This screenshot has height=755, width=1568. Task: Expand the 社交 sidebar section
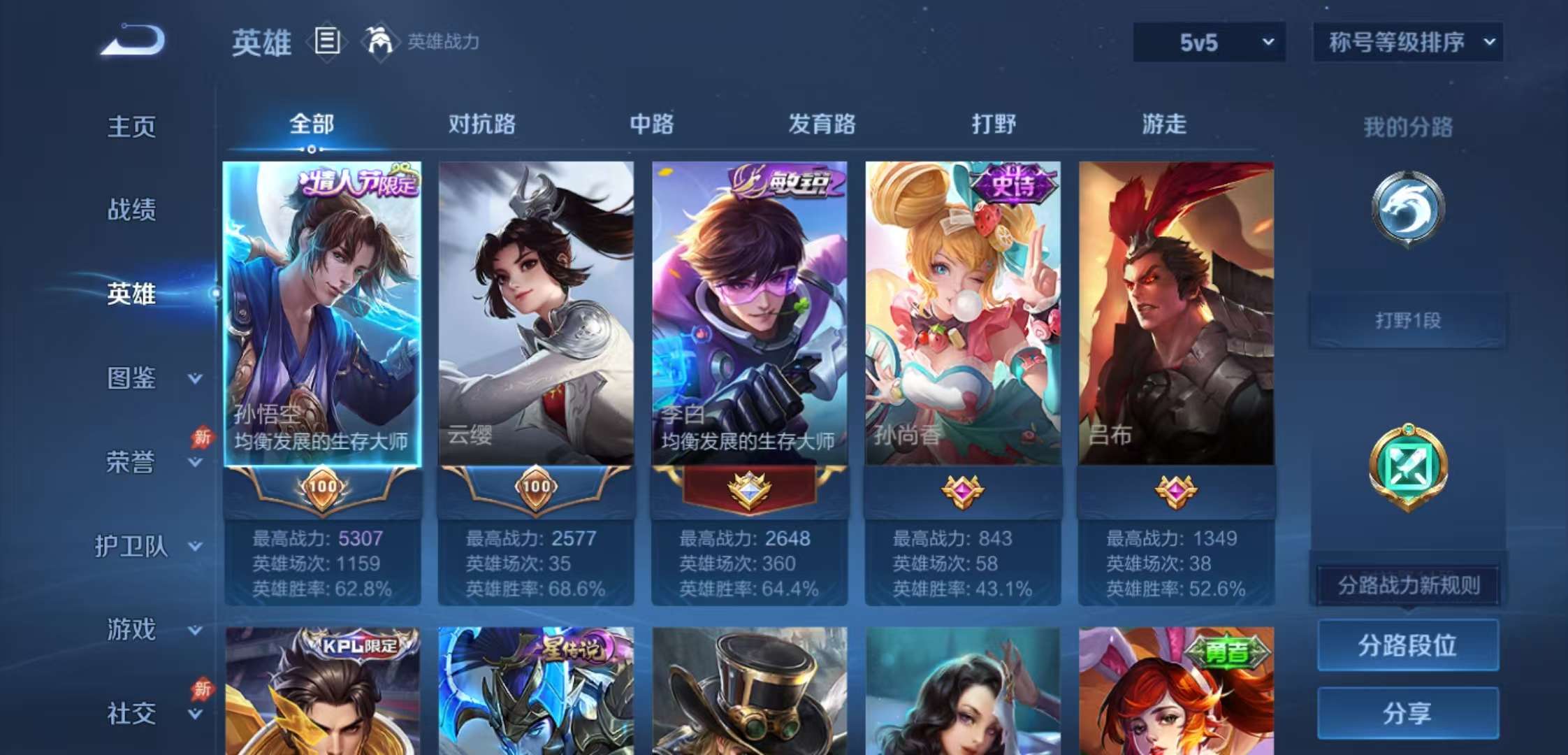147,712
